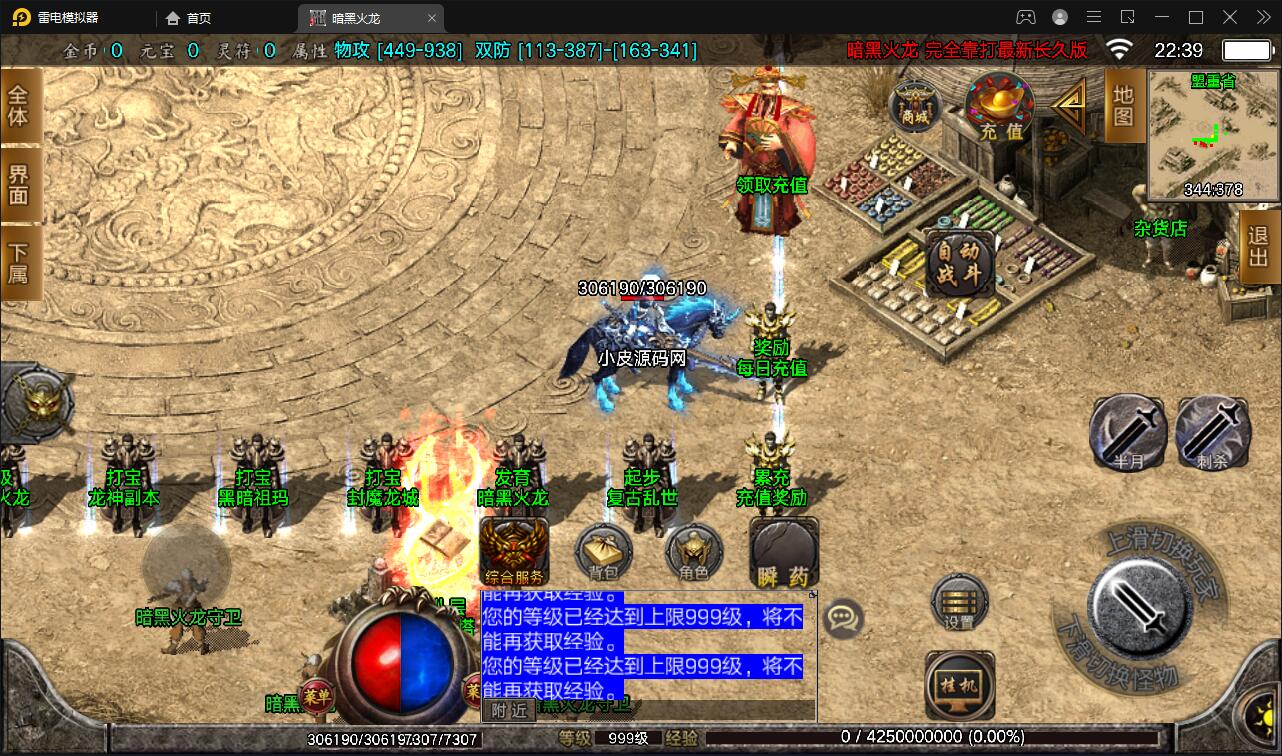Open the 设置 settings icon
Screen dimensions: 1282x756
tap(957, 604)
